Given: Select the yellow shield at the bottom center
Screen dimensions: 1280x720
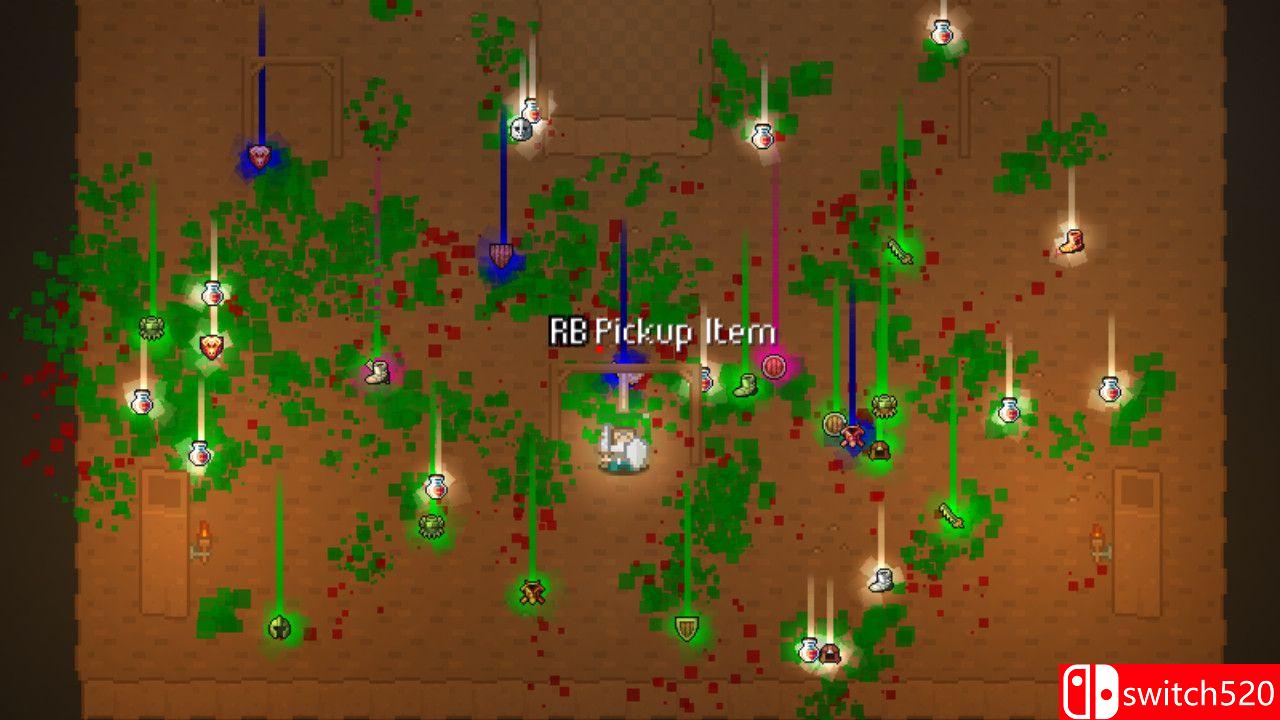Looking at the screenshot, I should tap(688, 629).
